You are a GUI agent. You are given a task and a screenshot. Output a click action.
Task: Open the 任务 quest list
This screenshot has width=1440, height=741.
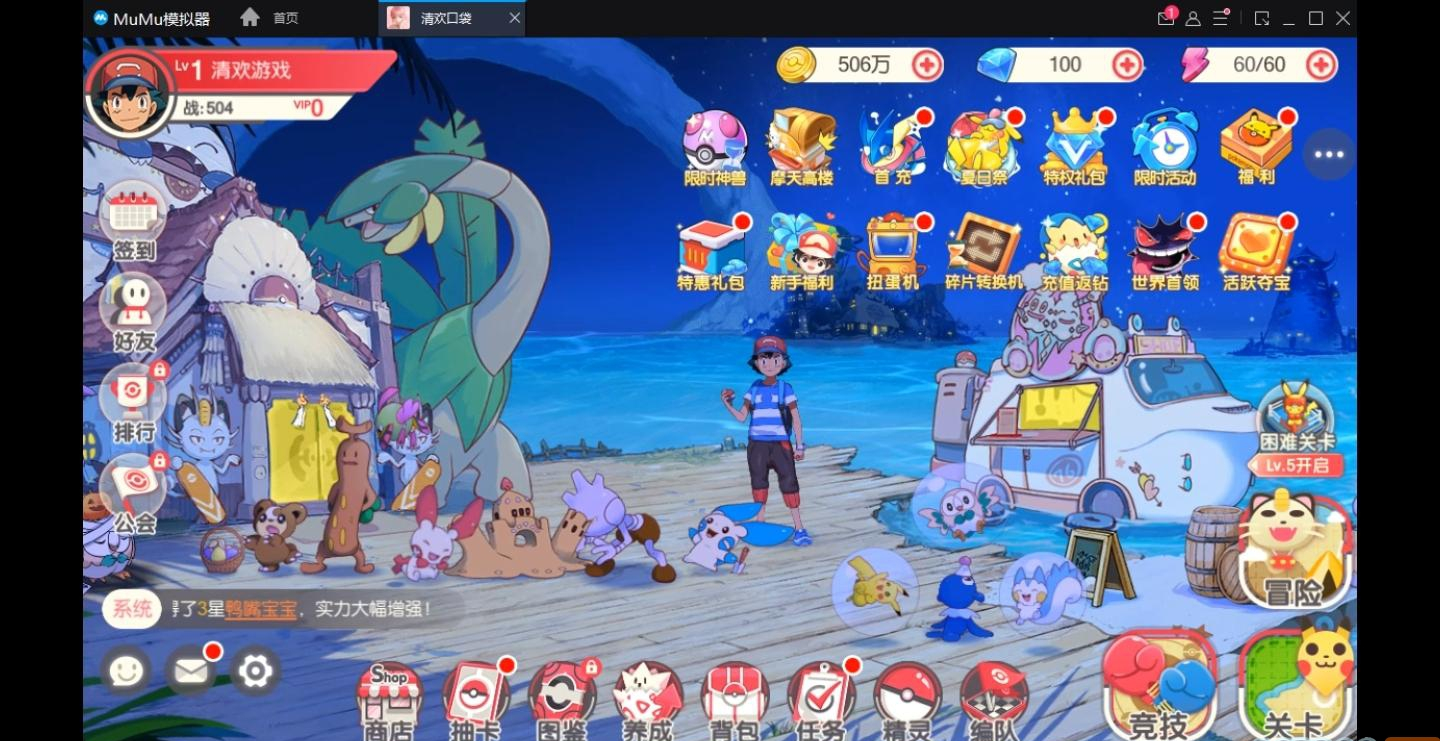(x=821, y=699)
